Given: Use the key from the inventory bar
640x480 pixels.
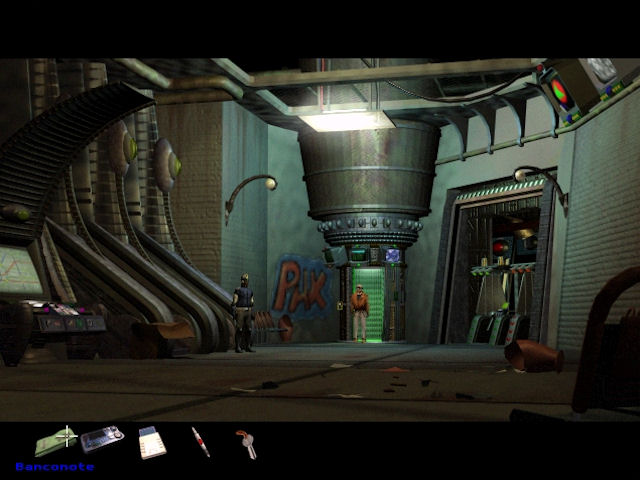Looking at the screenshot, I should (246, 443).
